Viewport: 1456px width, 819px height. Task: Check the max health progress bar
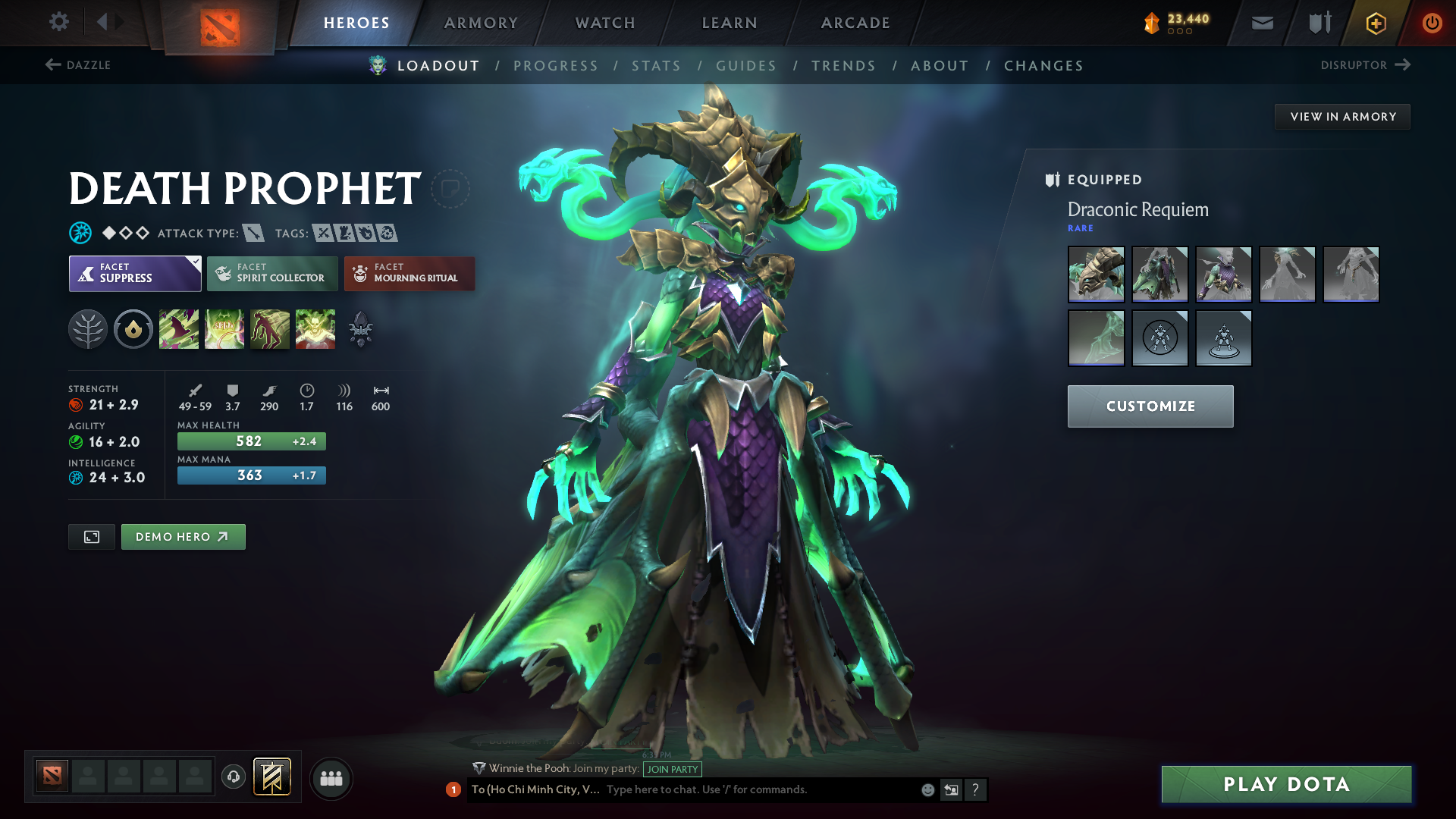pos(251,441)
